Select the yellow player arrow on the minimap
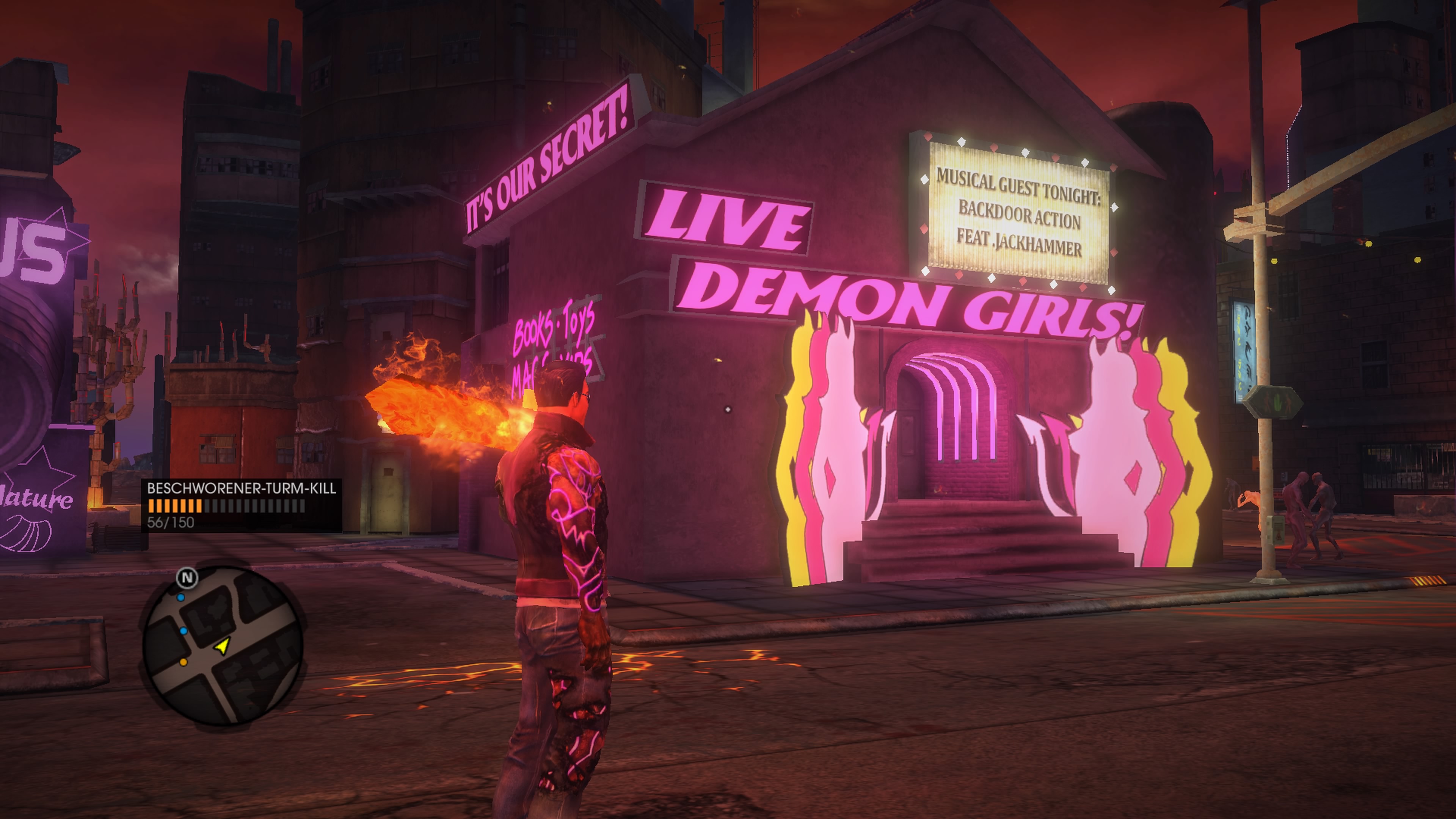This screenshot has height=819, width=1456. [x=223, y=646]
